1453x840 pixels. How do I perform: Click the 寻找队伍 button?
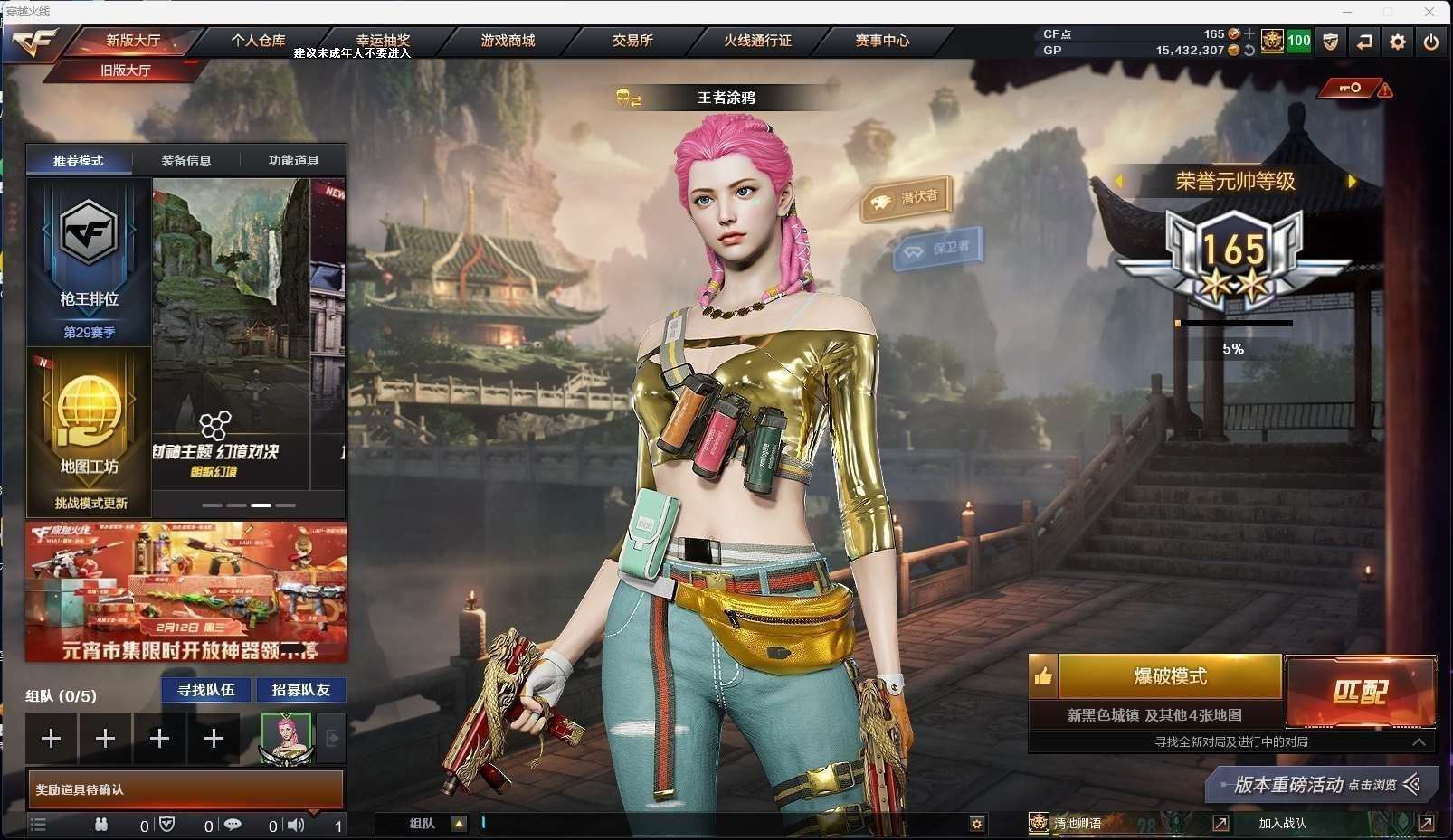[206, 690]
